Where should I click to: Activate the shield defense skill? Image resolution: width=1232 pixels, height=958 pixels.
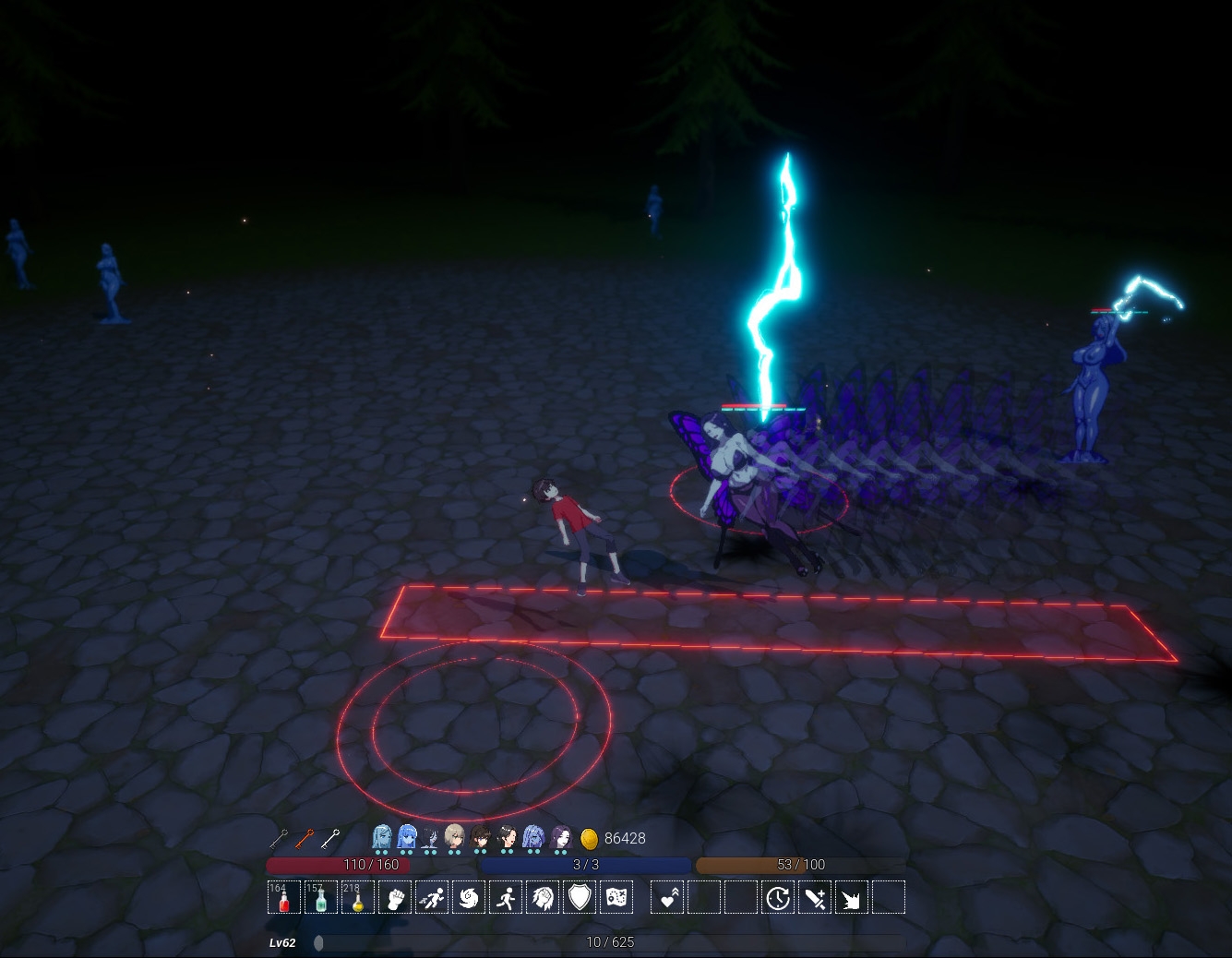coord(580,897)
